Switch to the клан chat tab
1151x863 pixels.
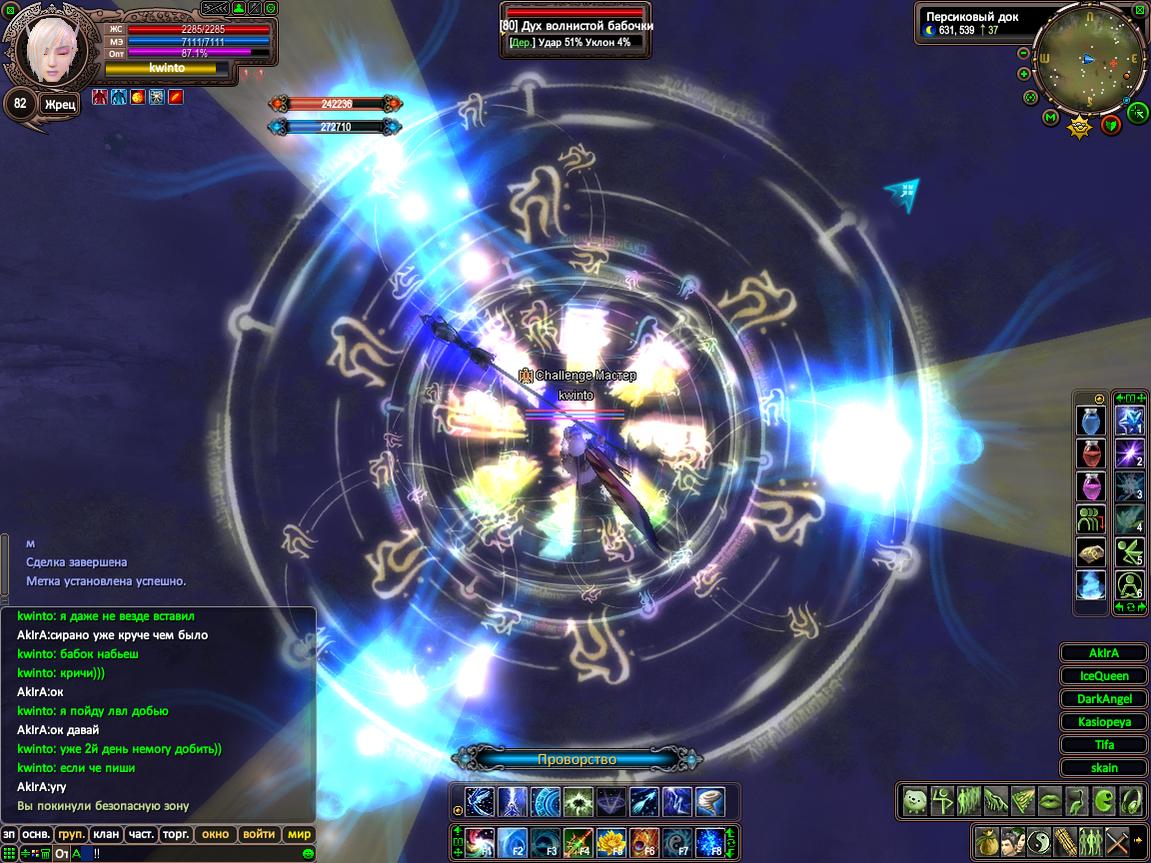105,834
